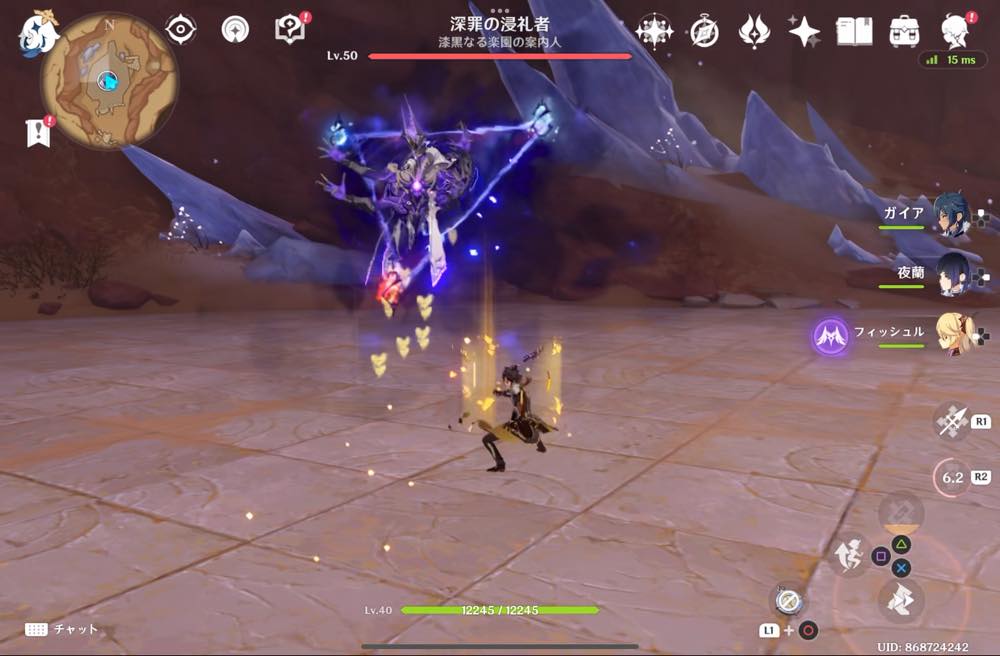The height and width of the screenshot is (656, 1000).
Task: Trigger フィッシュル's purple elemental burst icon
Action: click(x=831, y=337)
